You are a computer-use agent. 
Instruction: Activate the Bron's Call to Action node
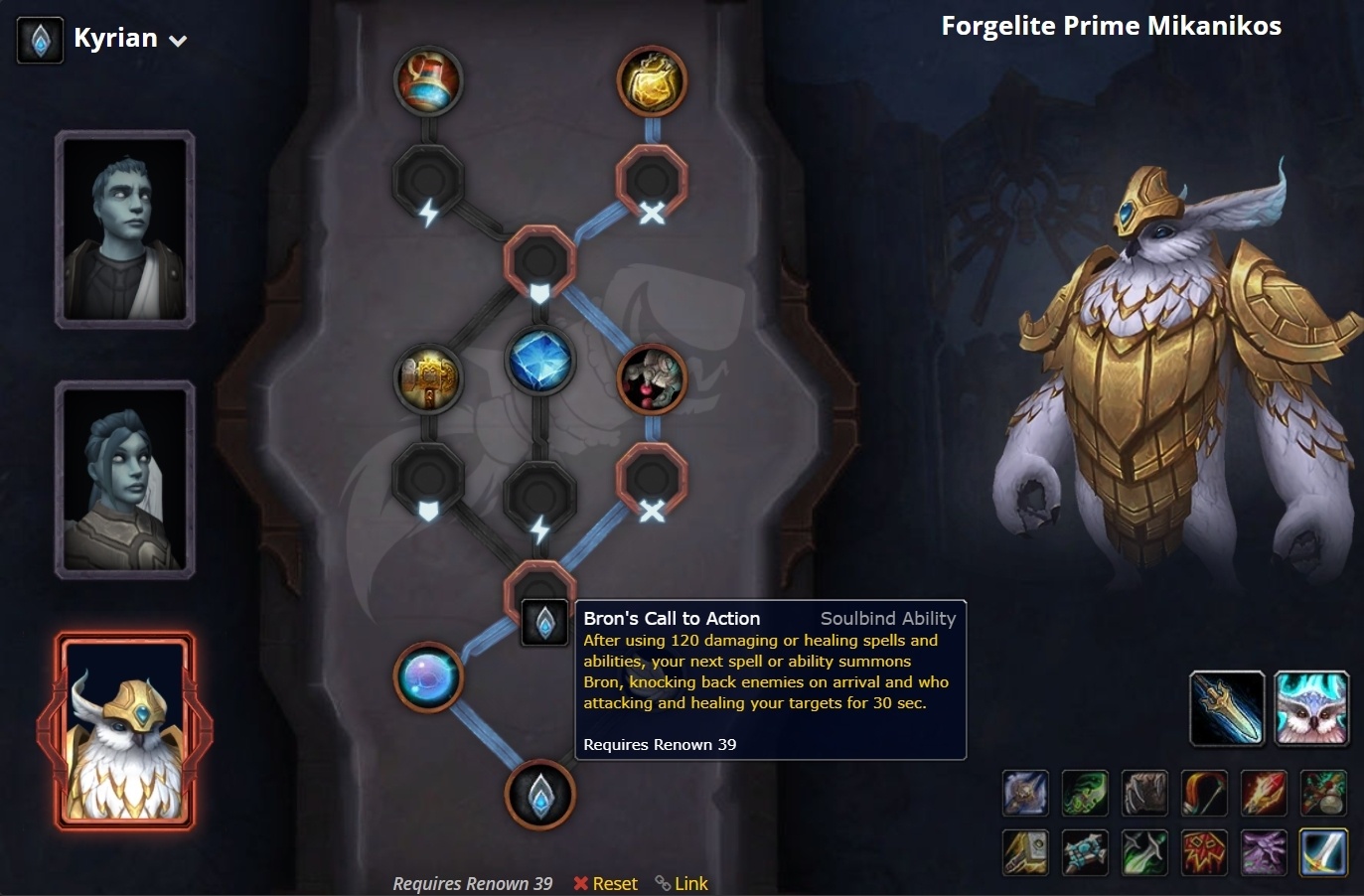pyautogui.click(x=544, y=621)
